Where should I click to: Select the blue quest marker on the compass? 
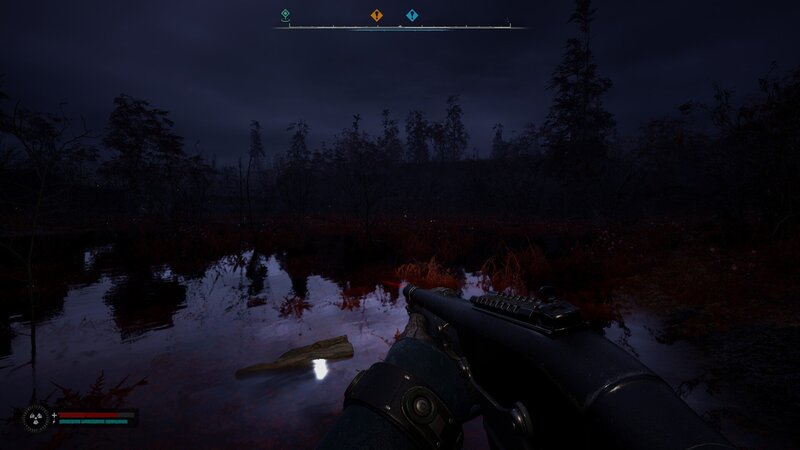click(x=412, y=15)
